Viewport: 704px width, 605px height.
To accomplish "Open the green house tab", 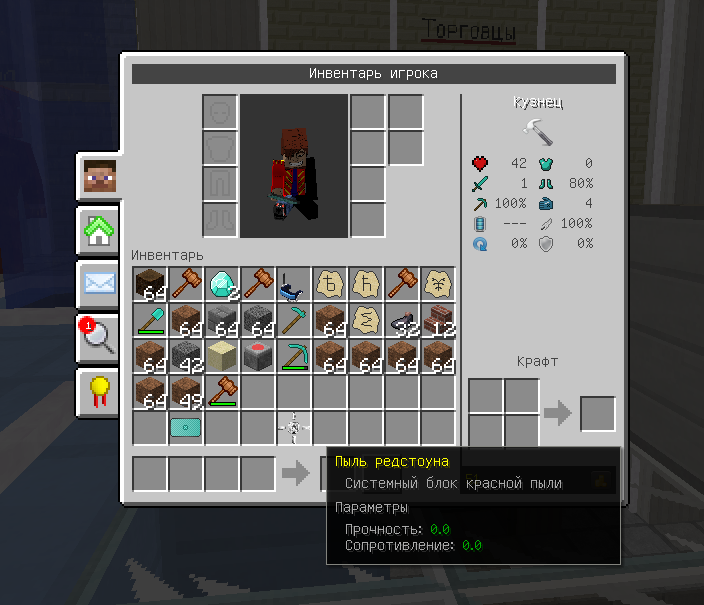I will point(99,231).
